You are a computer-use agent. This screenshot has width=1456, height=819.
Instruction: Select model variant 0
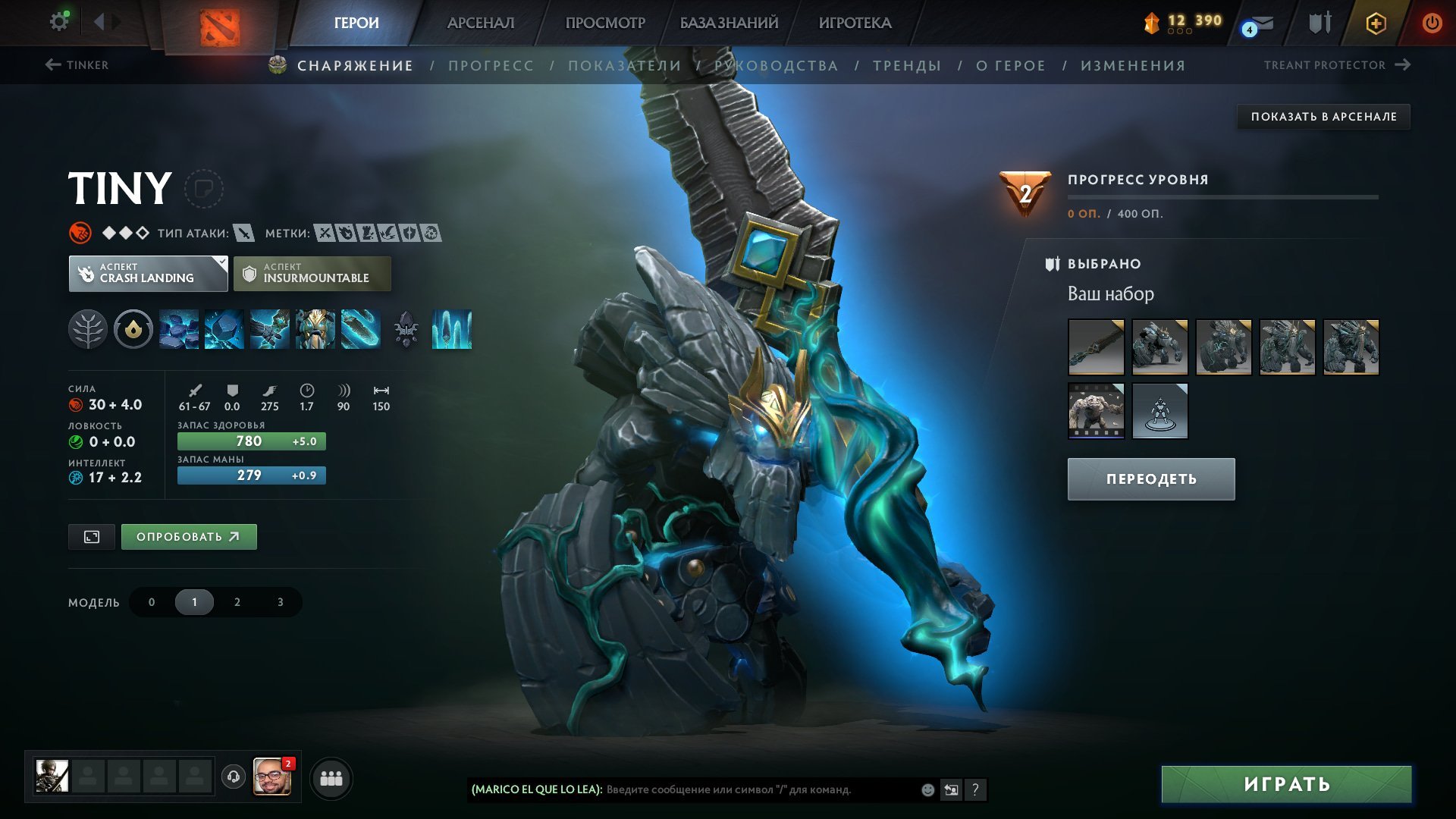click(x=151, y=601)
